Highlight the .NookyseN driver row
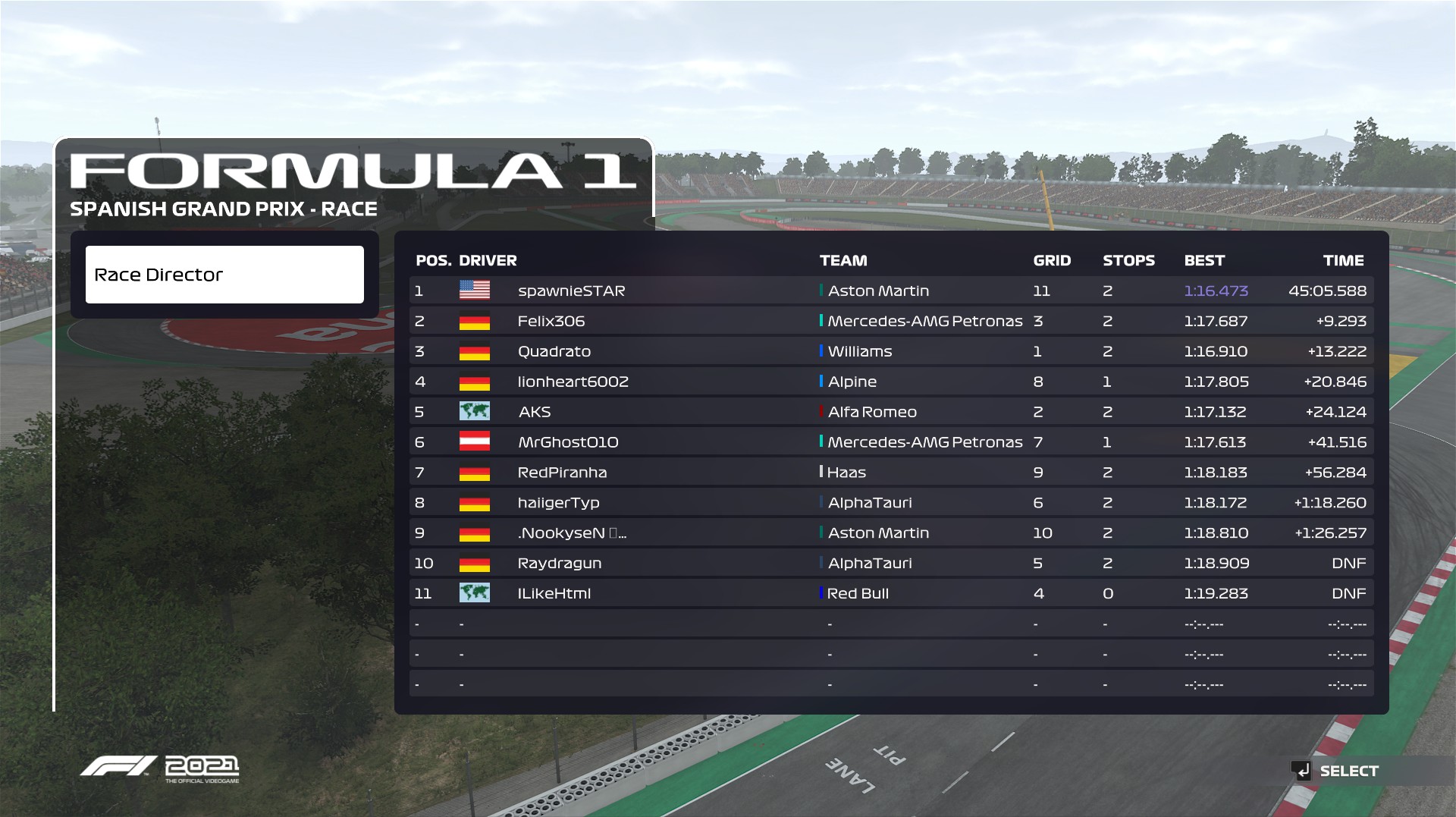Viewport: 1456px width, 817px height. (x=891, y=533)
